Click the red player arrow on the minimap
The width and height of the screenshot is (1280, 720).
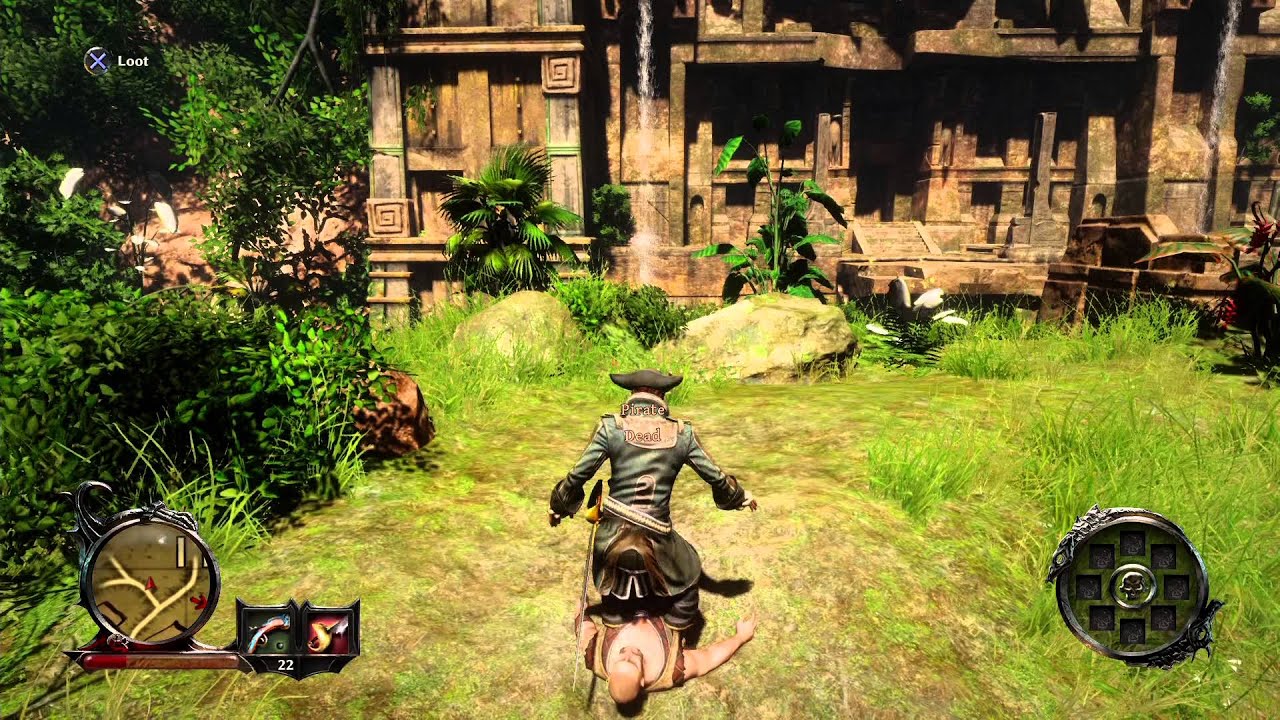tap(150, 584)
